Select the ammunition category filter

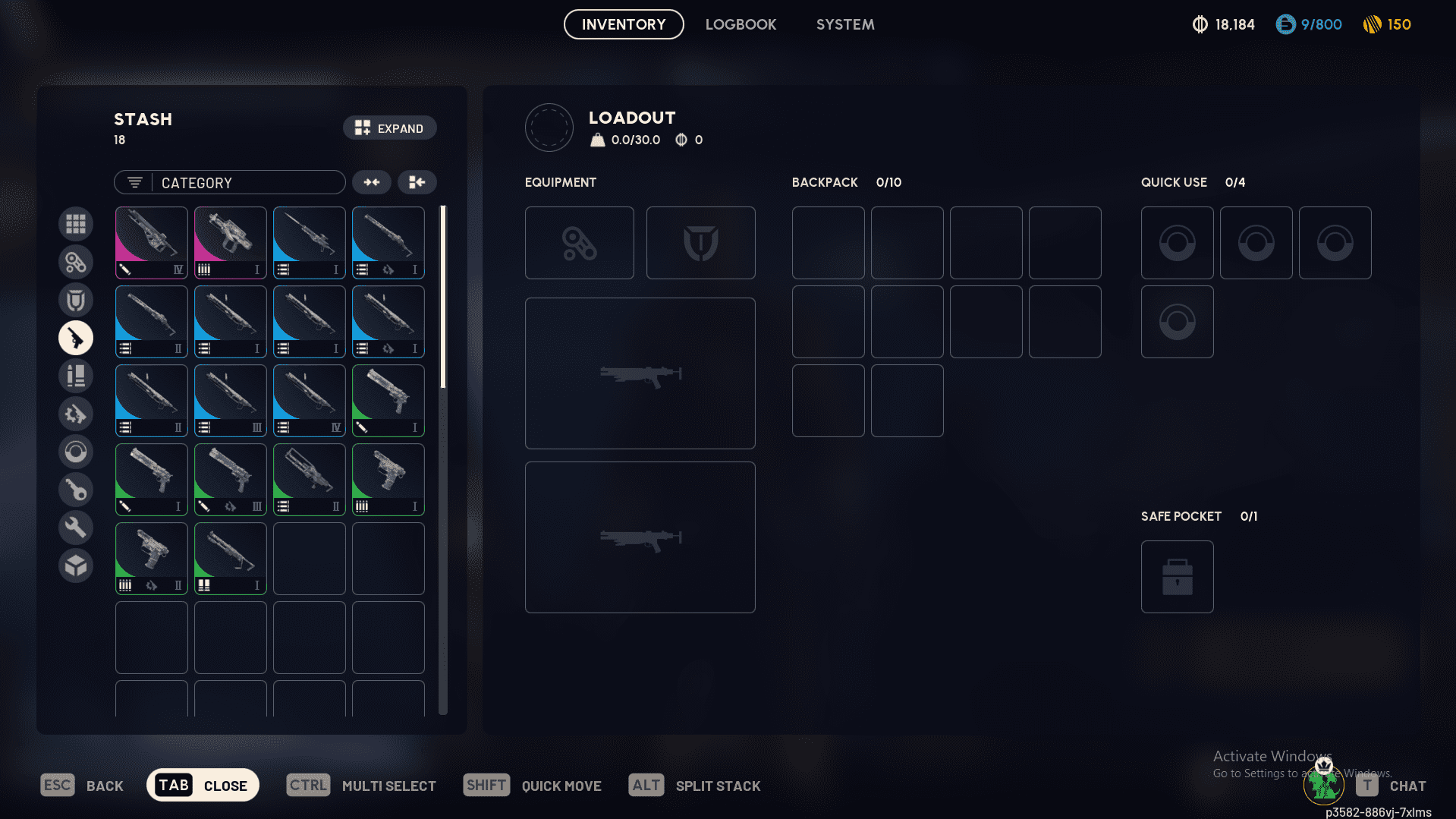pos(76,375)
